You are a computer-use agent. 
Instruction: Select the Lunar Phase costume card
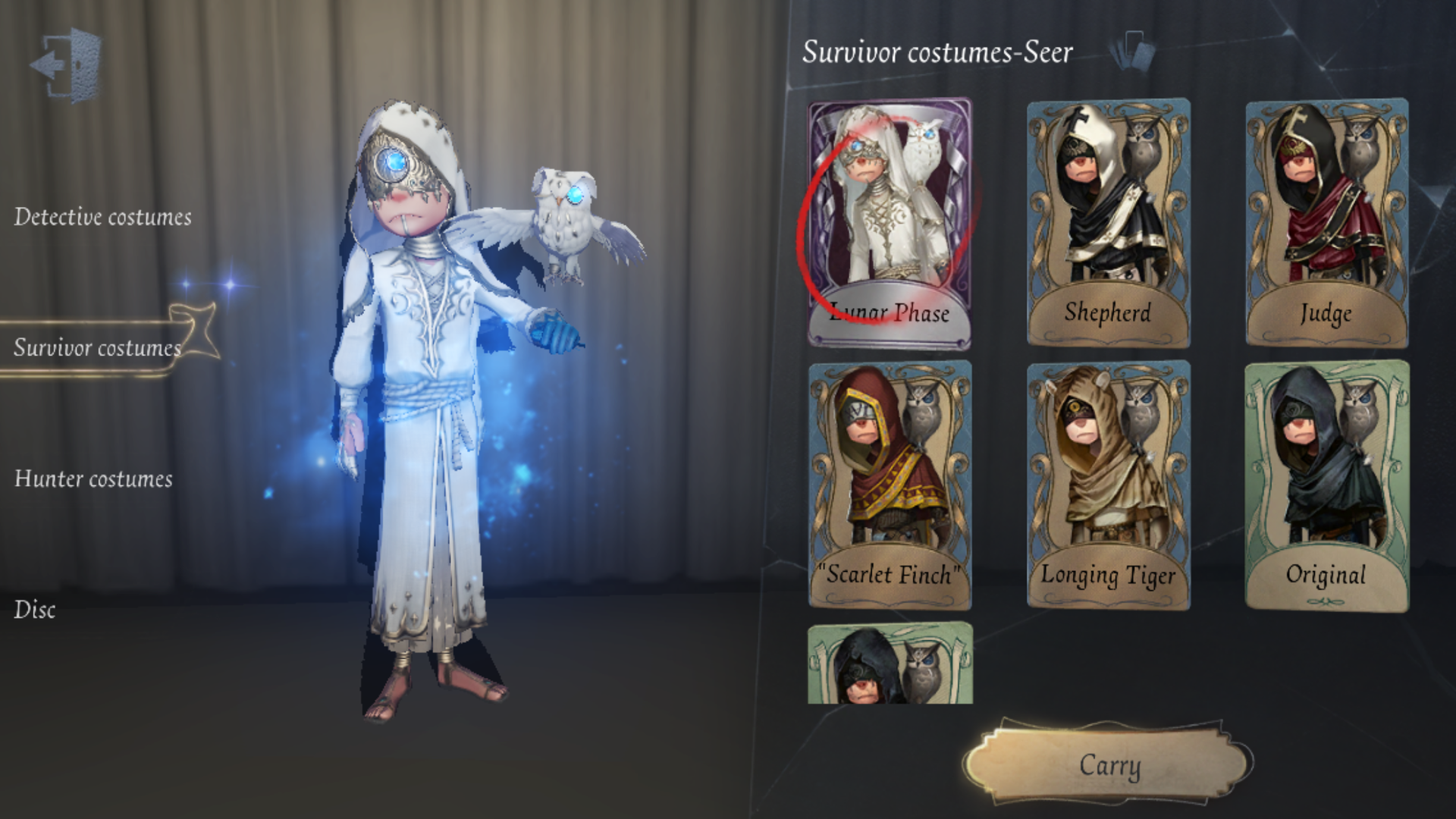pos(889,222)
